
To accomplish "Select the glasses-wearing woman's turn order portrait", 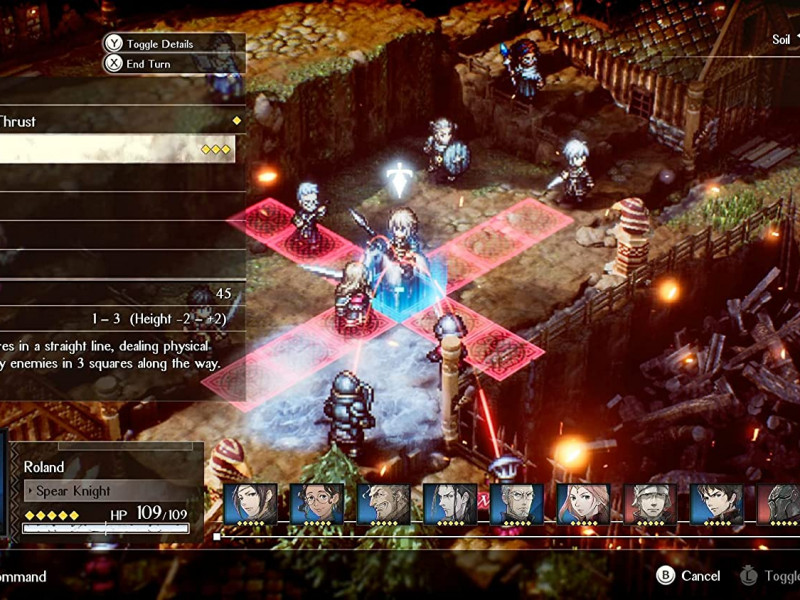I will [x=317, y=505].
